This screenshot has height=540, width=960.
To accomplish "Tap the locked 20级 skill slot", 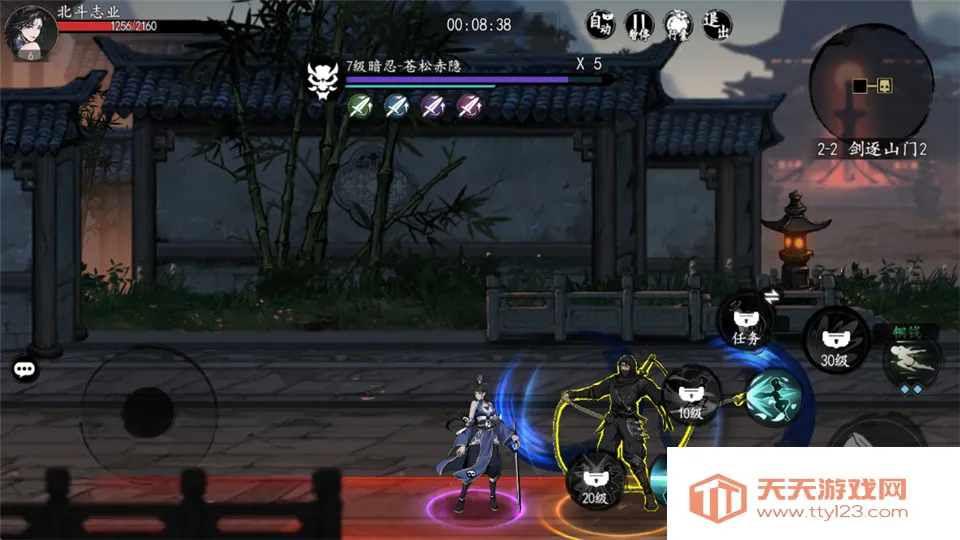I will point(594,480).
